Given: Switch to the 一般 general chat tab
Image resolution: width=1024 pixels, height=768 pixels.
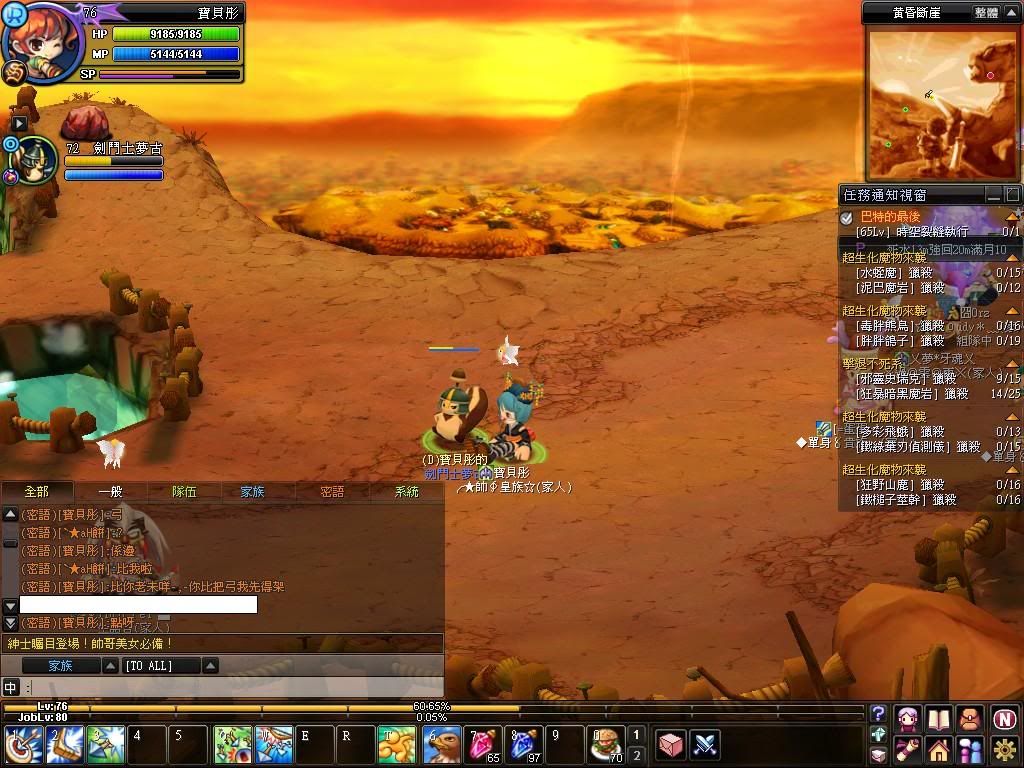Looking at the screenshot, I should coord(110,492).
